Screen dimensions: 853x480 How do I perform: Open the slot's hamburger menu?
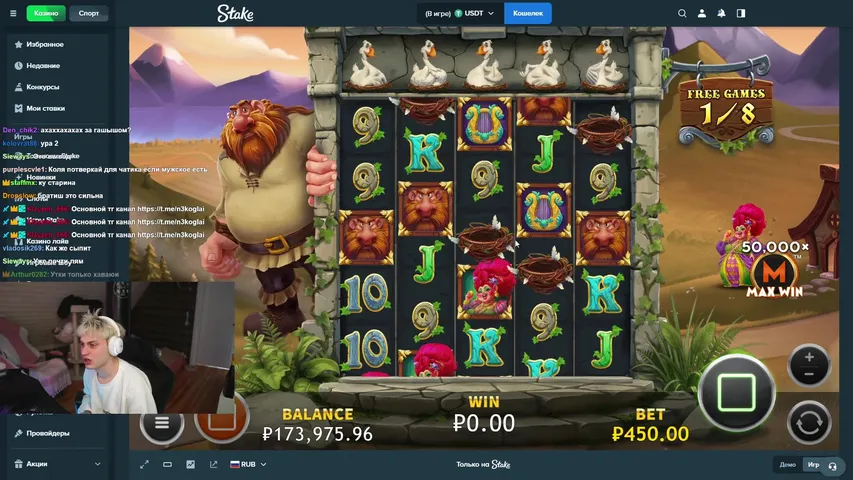click(x=161, y=422)
